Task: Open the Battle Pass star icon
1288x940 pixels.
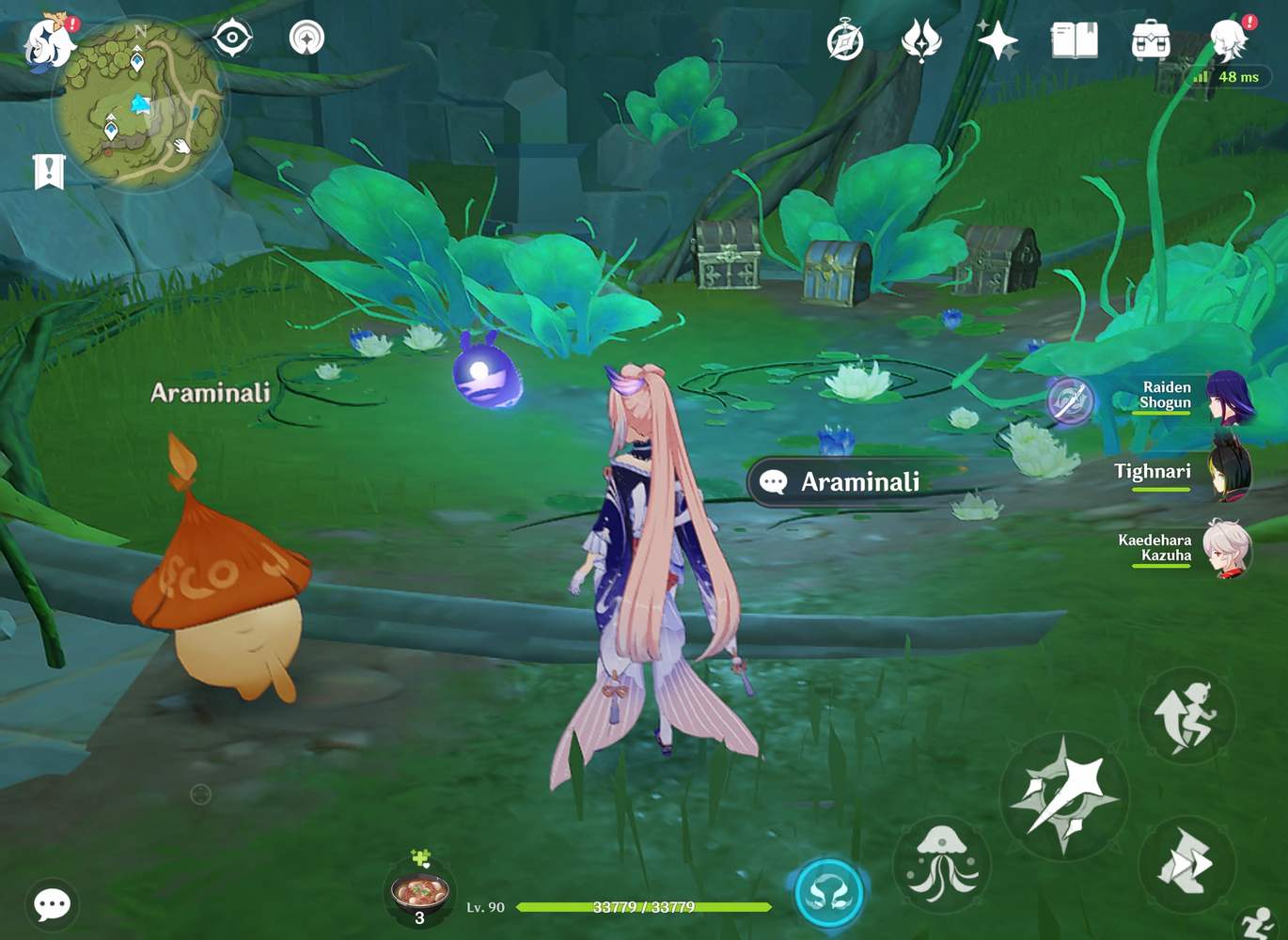Action: (995, 39)
